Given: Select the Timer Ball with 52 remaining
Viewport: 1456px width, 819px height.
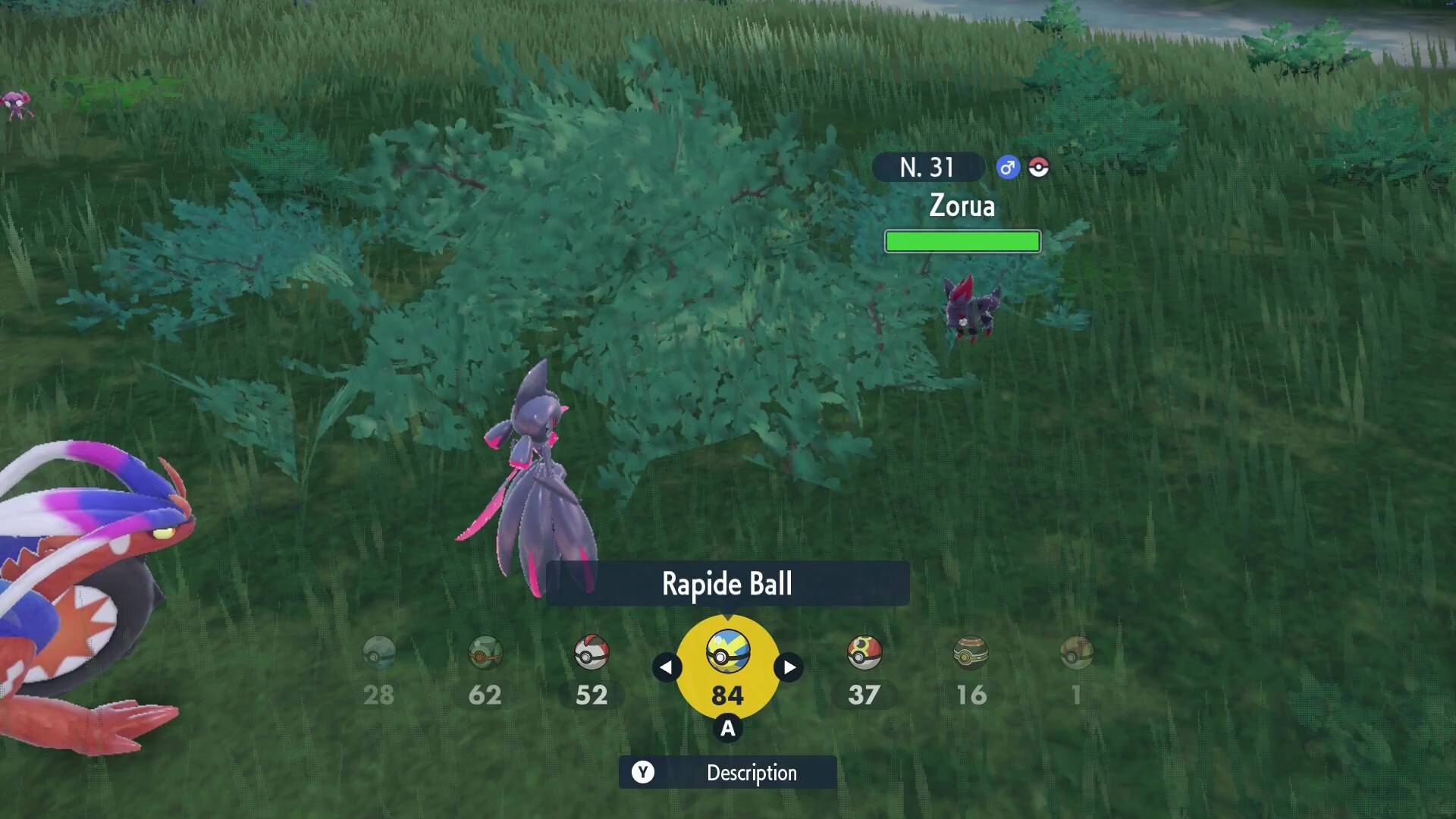Looking at the screenshot, I should (591, 652).
